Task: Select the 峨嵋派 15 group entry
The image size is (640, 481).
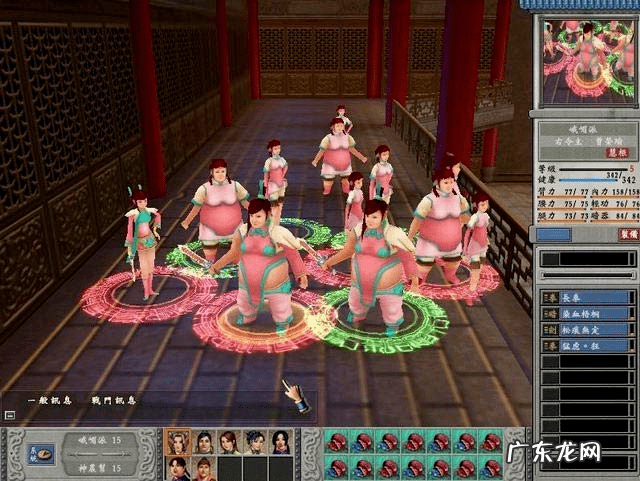Action: (100, 440)
